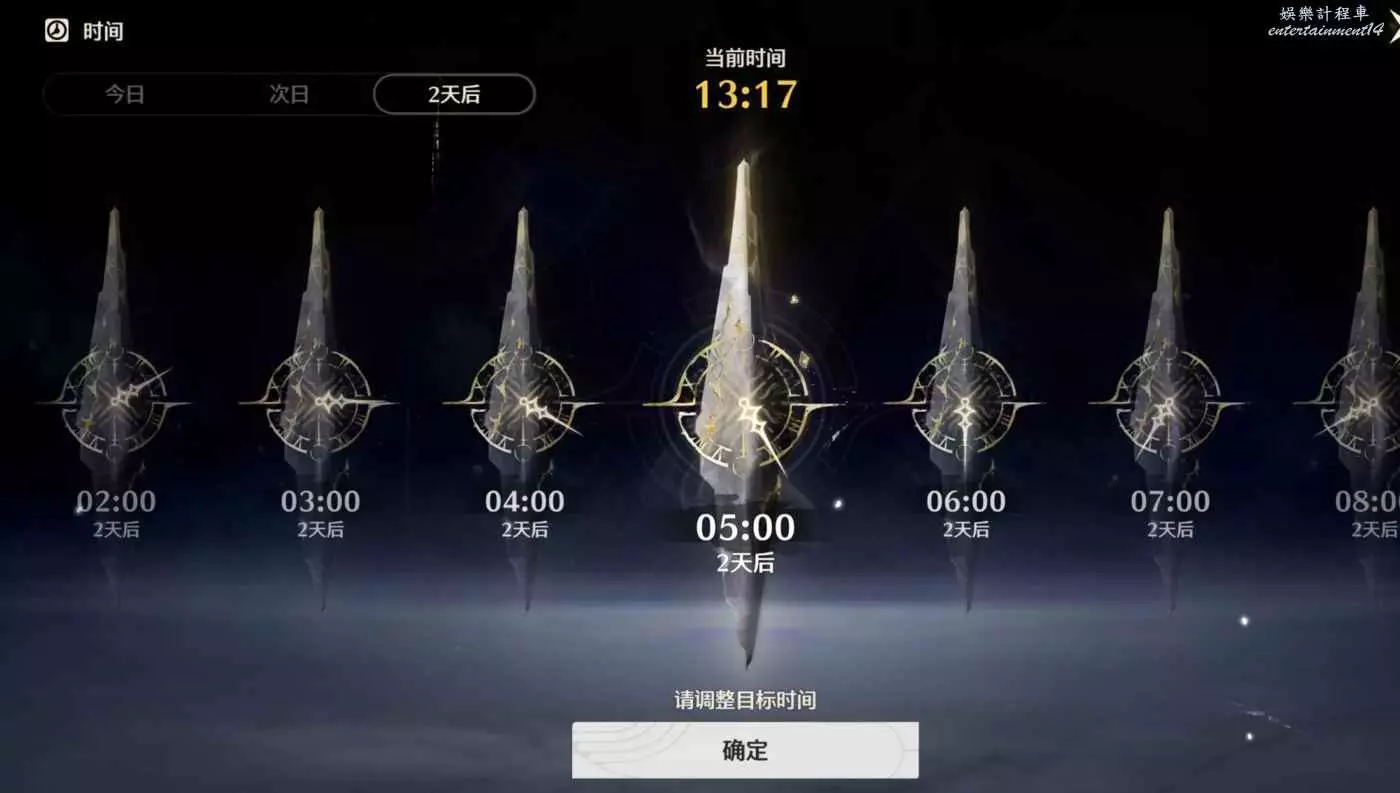Switch to the 次日 tab
The height and width of the screenshot is (793, 1400).
pyautogui.click(x=289, y=95)
